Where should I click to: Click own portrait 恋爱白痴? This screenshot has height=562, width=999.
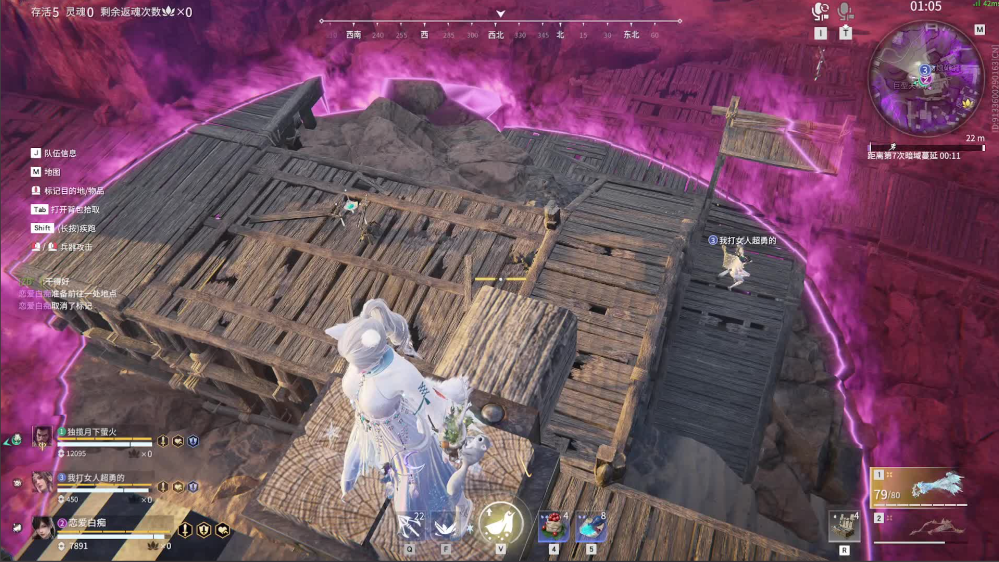[x=42, y=528]
